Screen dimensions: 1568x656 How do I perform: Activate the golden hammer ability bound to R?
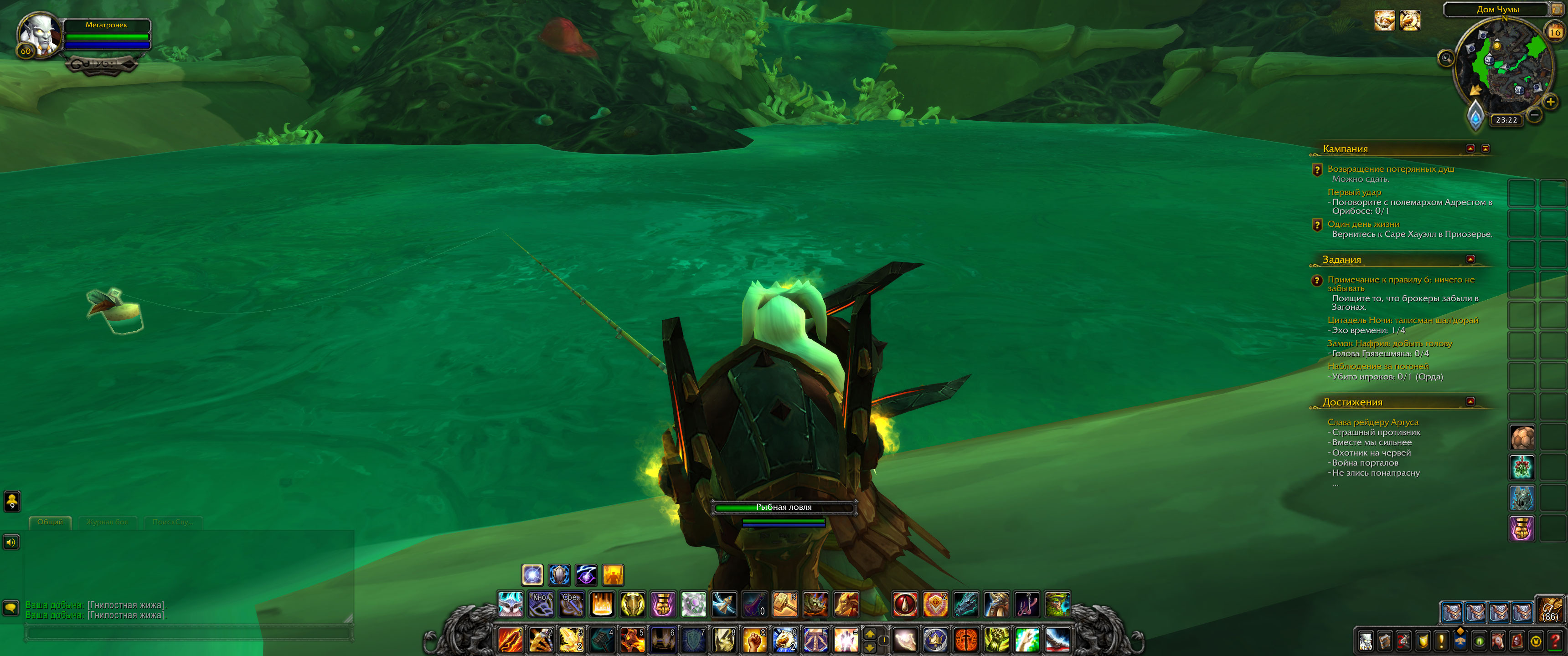tap(784, 604)
